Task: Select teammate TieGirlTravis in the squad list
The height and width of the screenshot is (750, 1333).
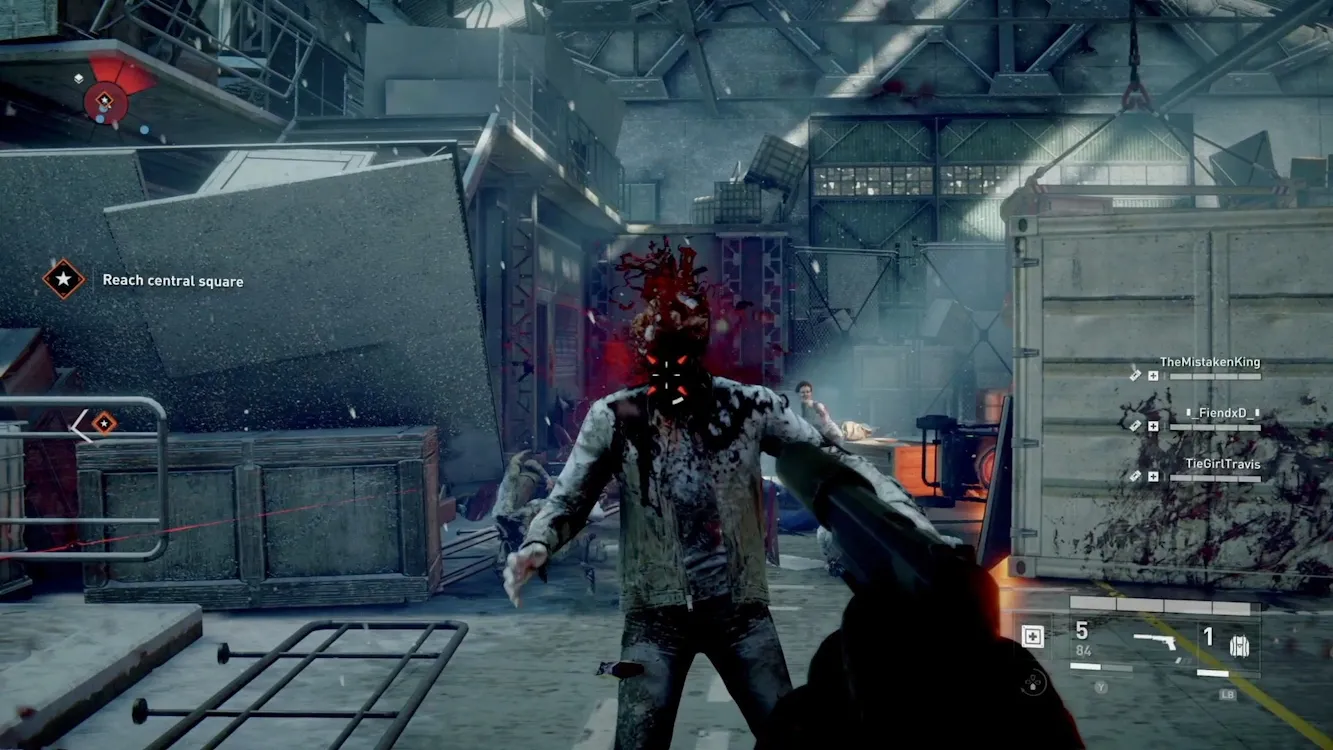Action: (x=1222, y=464)
